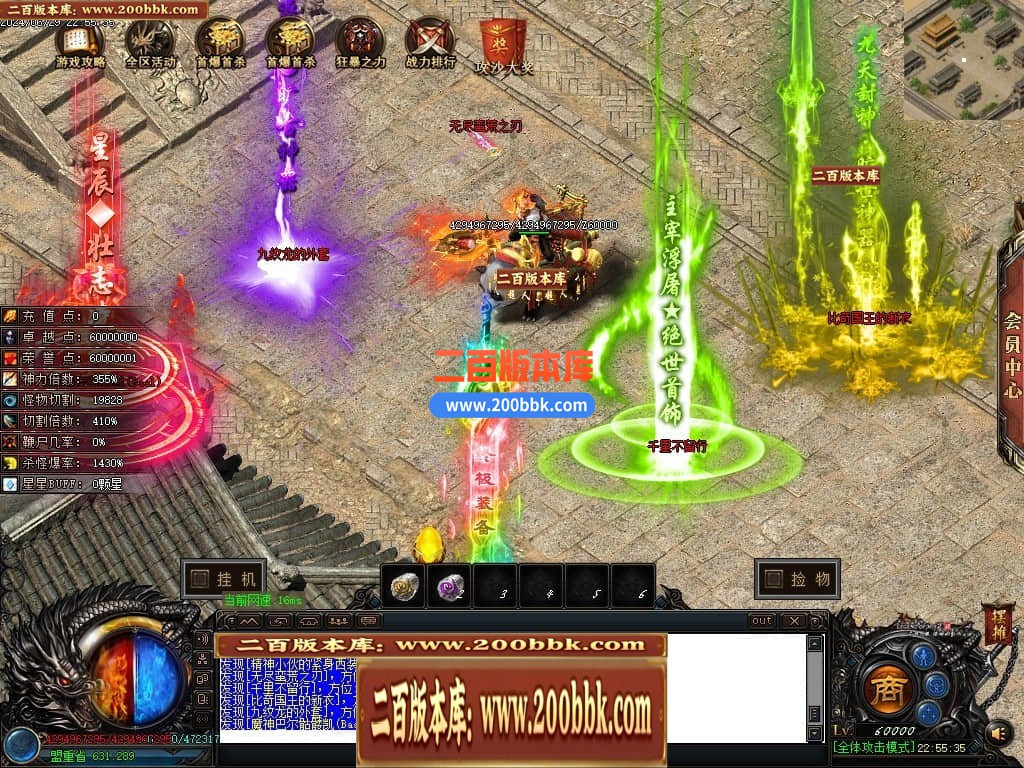Open the 摆摊 stall sign
This screenshot has height=768, width=1024.
click(x=997, y=622)
